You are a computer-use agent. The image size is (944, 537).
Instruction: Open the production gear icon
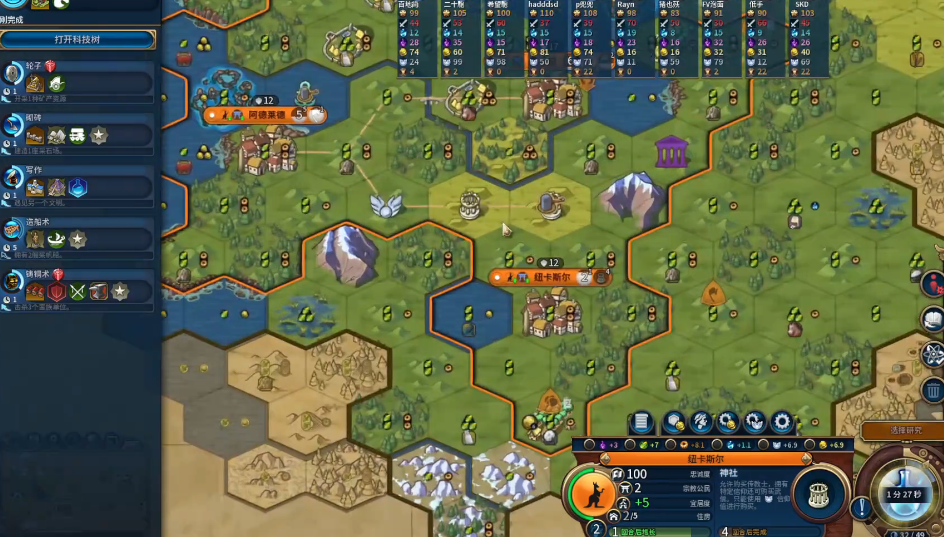point(782,423)
